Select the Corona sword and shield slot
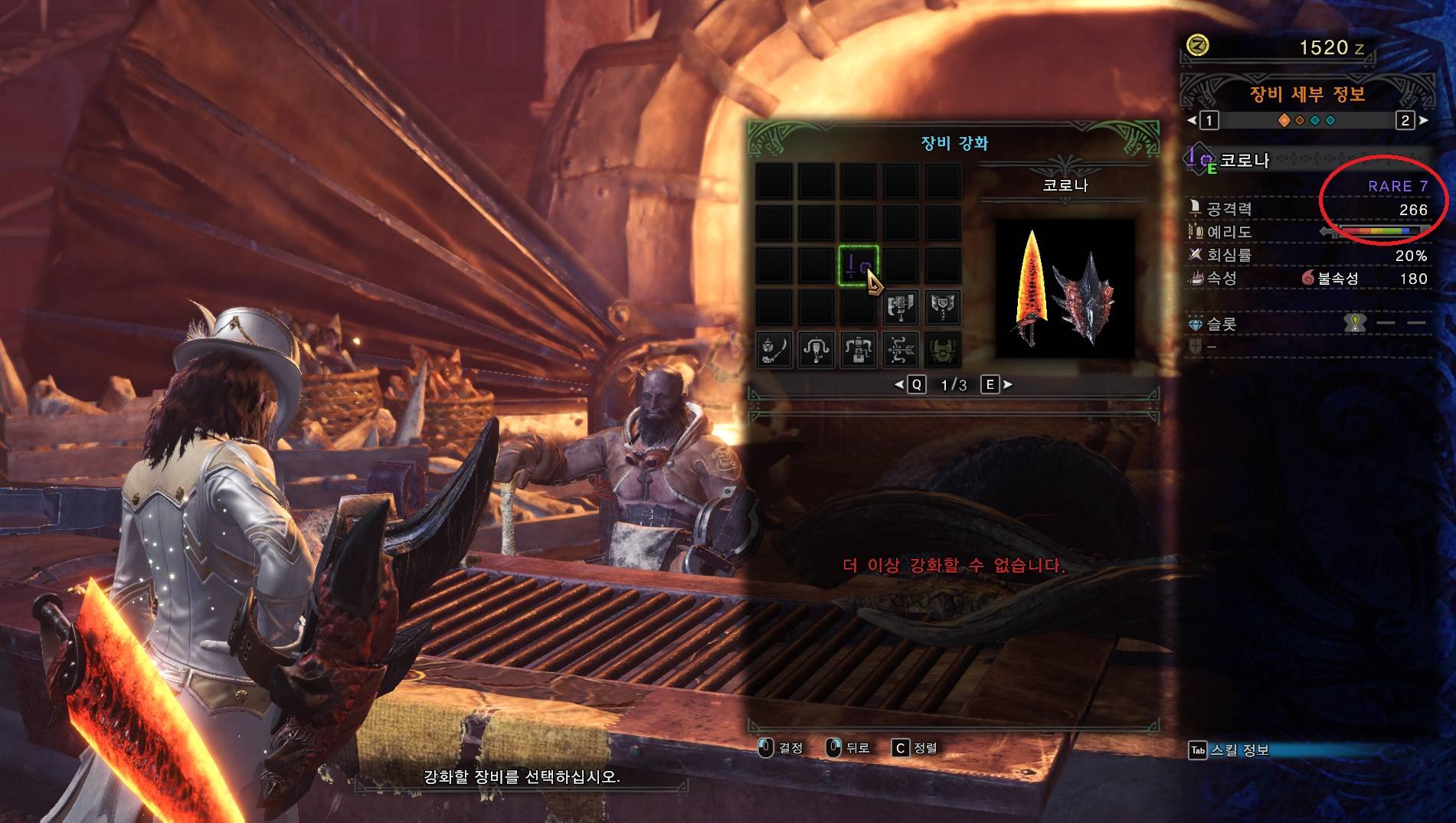This screenshot has height=823, width=1456. (858, 265)
